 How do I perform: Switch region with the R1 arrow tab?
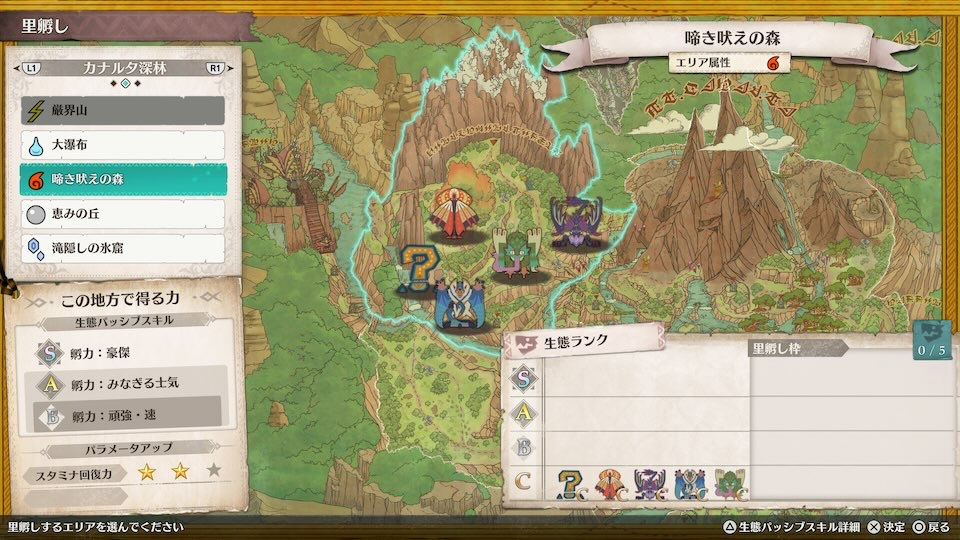[x=215, y=68]
